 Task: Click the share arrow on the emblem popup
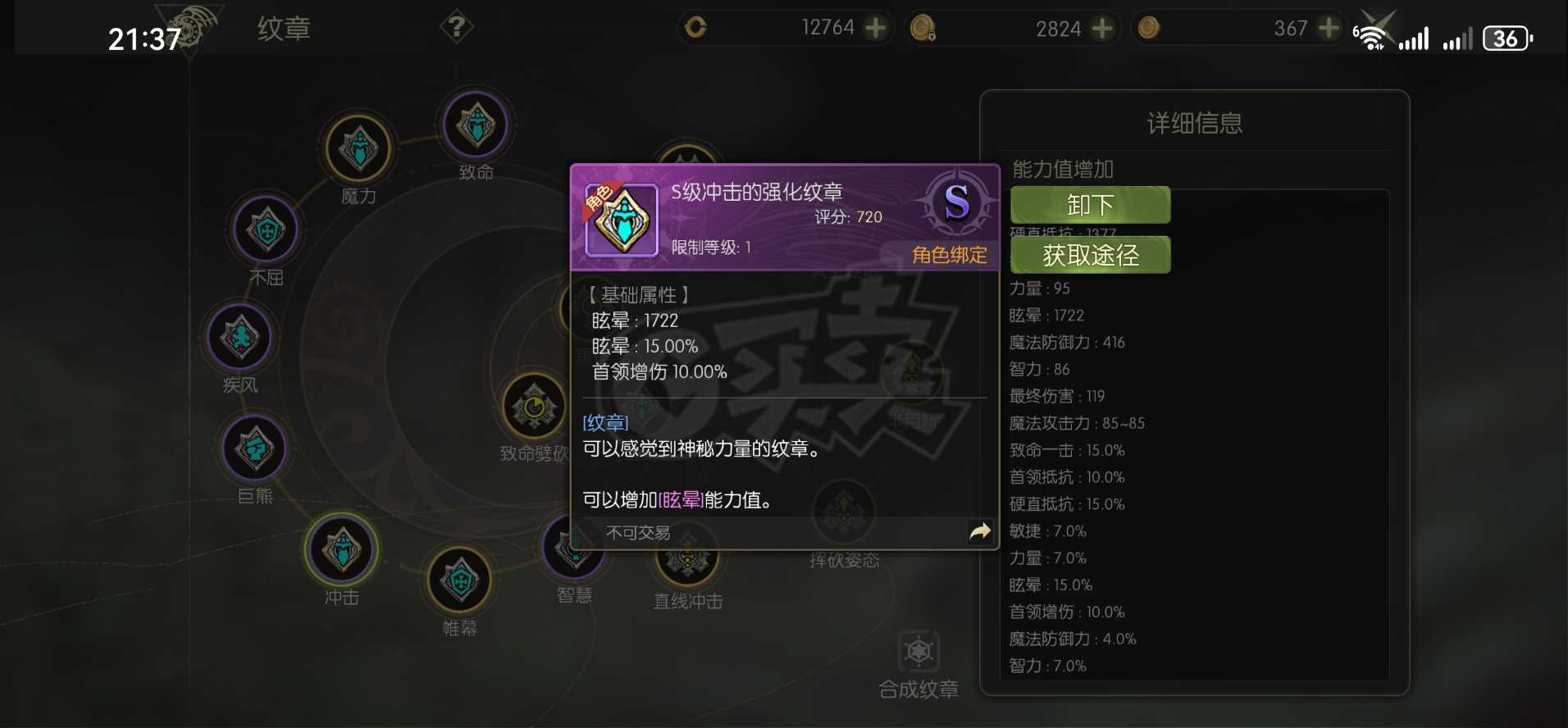click(x=979, y=531)
